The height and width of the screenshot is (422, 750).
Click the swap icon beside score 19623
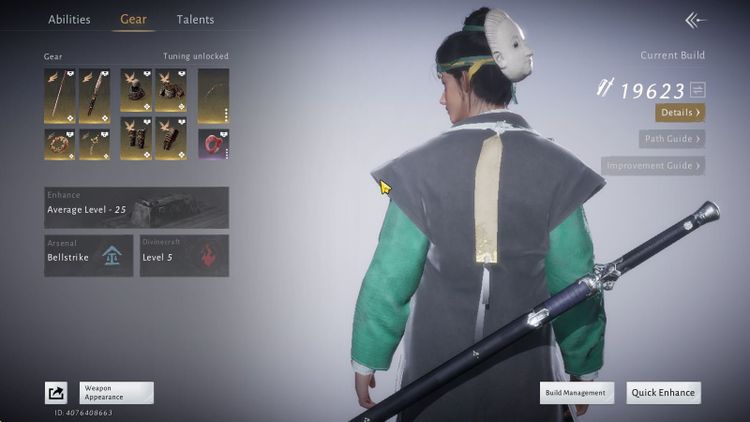tap(697, 90)
